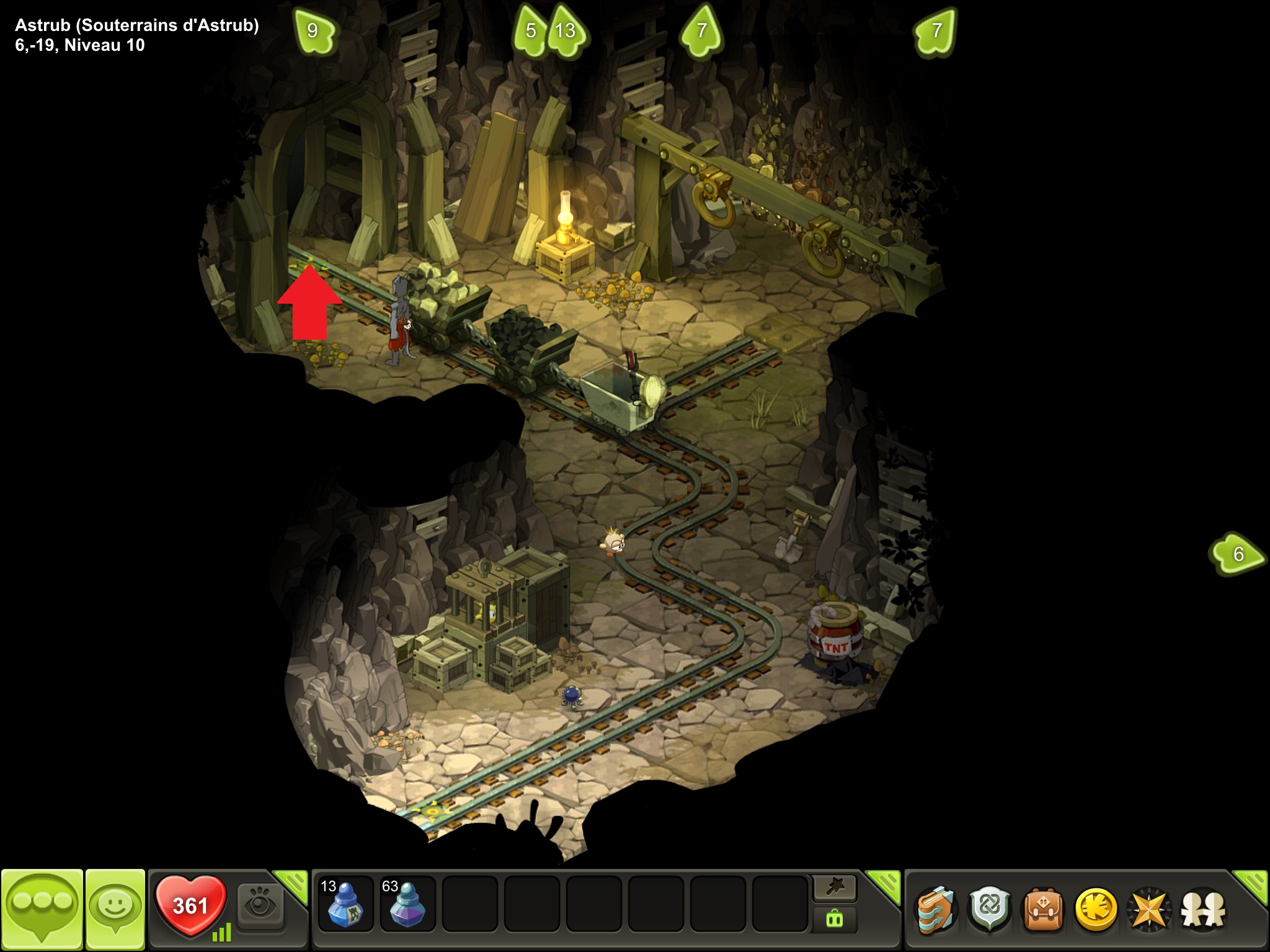Toggle the eye spectator button
This screenshot has height=952, width=1270.
pyautogui.click(x=260, y=906)
